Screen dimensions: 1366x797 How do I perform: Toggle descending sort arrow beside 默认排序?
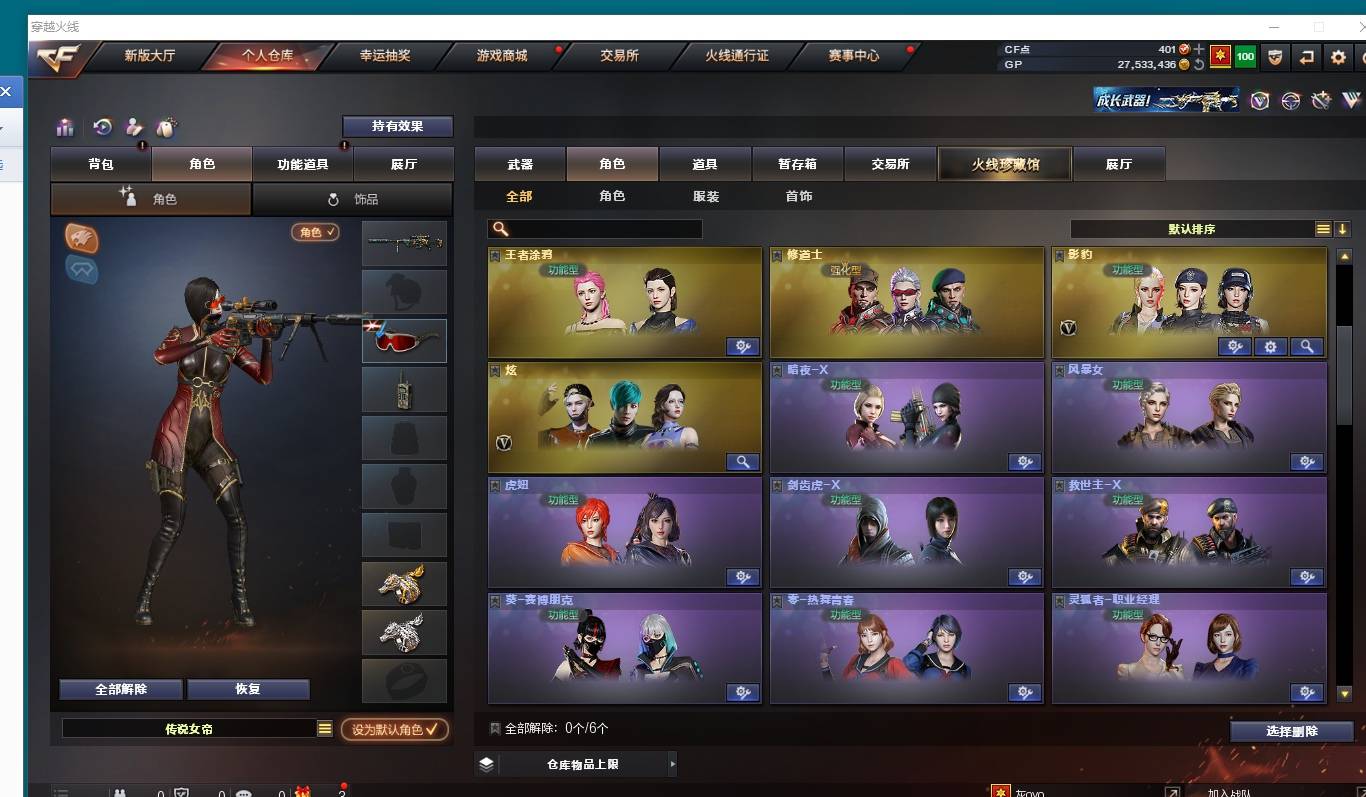(x=1343, y=229)
